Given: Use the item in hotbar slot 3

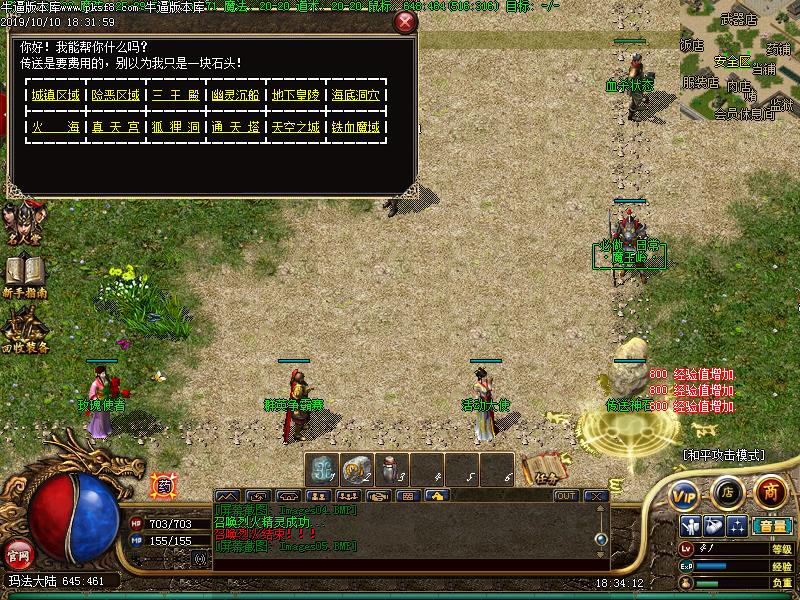Looking at the screenshot, I should coord(391,468).
